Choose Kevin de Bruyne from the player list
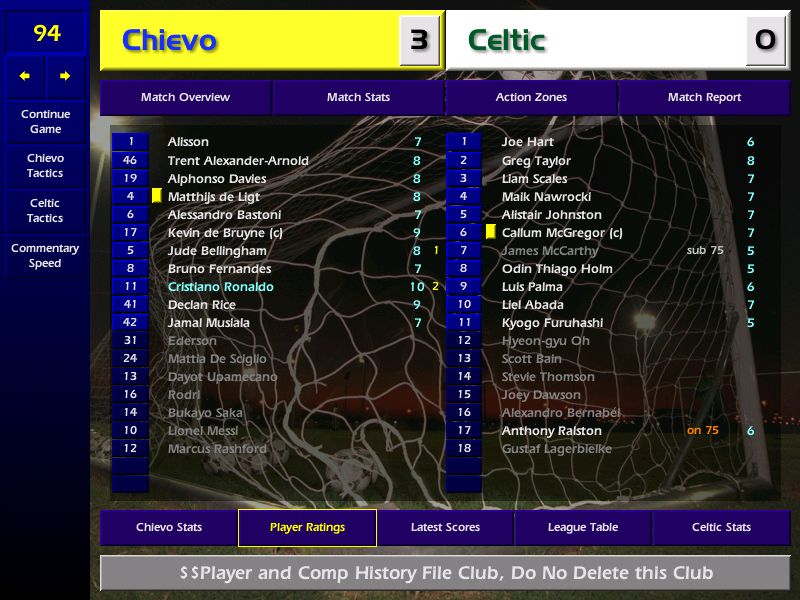Viewport: 800px width, 600px height. [225, 233]
